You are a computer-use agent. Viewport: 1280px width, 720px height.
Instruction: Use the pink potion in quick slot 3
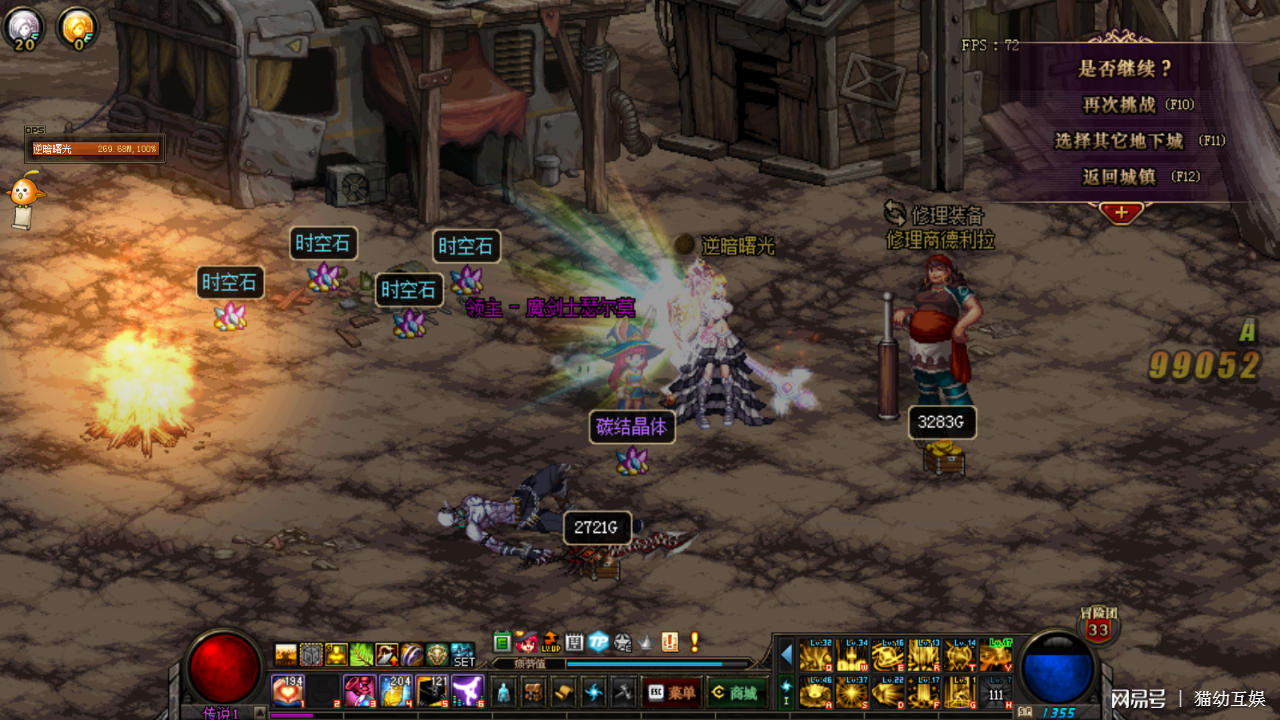pyautogui.click(x=359, y=690)
